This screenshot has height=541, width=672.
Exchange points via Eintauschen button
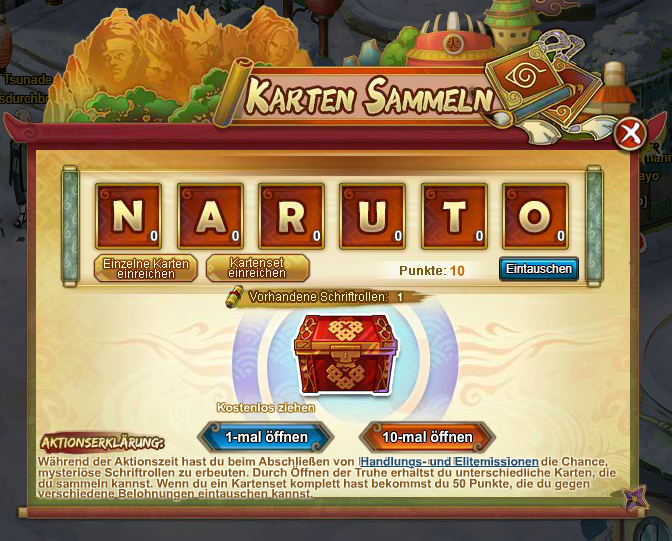(539, 269)
